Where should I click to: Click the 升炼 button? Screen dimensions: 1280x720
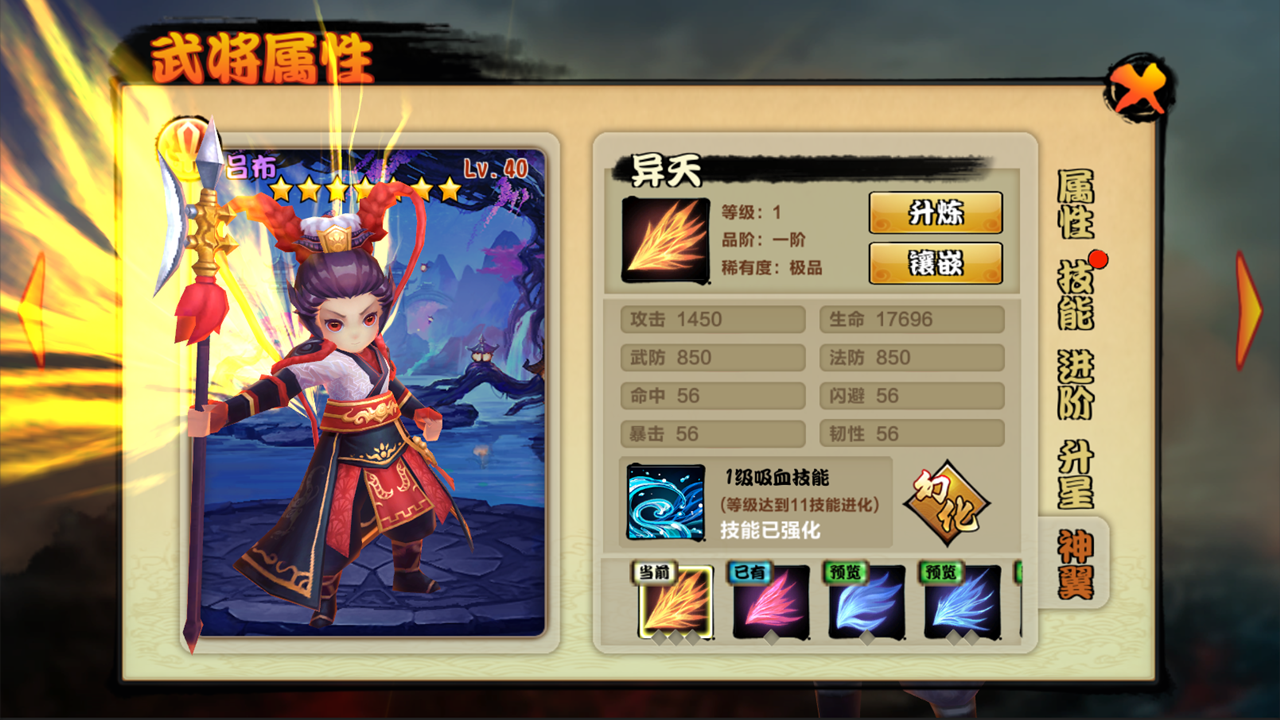(938, 212)
